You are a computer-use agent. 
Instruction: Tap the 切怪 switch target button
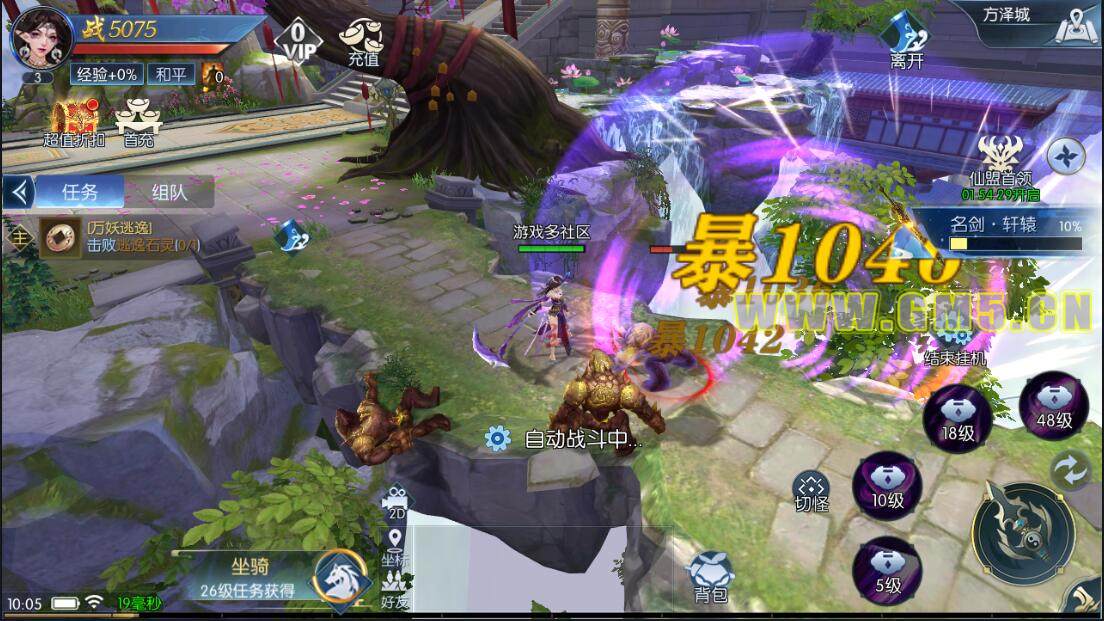click(811, 491)
